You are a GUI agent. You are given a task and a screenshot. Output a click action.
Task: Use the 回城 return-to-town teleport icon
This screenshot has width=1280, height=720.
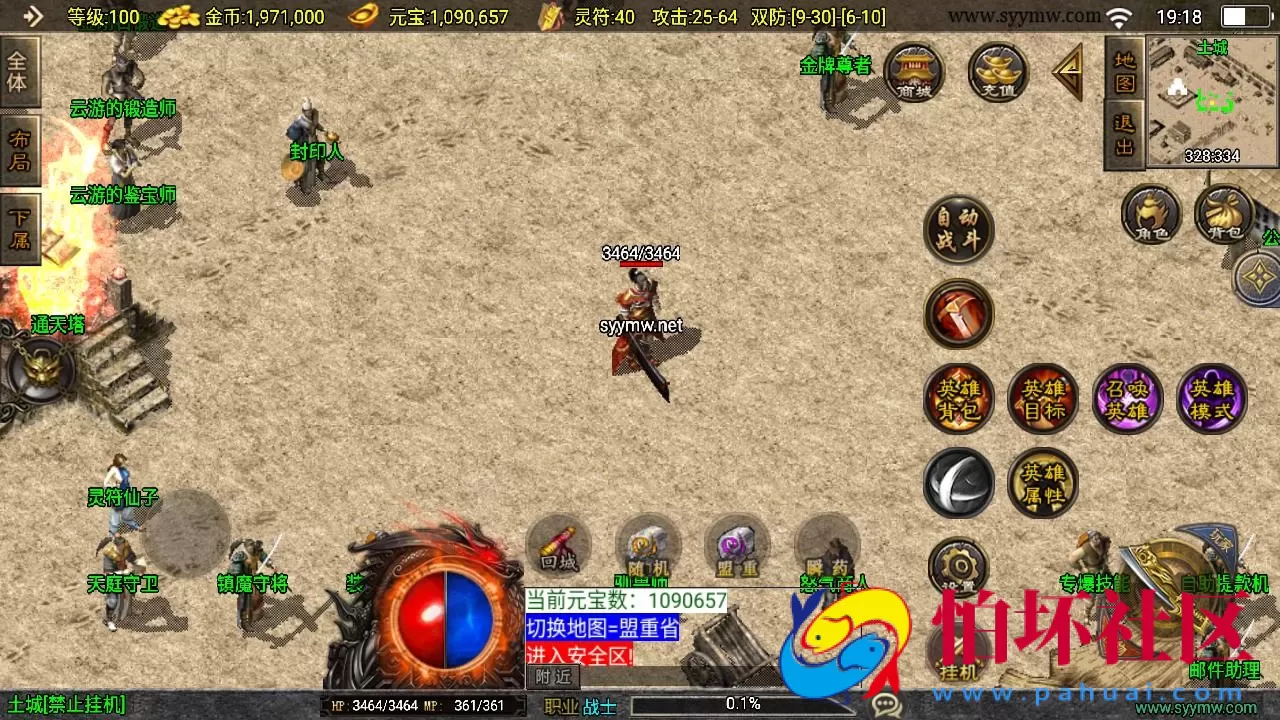pos(557,547)
